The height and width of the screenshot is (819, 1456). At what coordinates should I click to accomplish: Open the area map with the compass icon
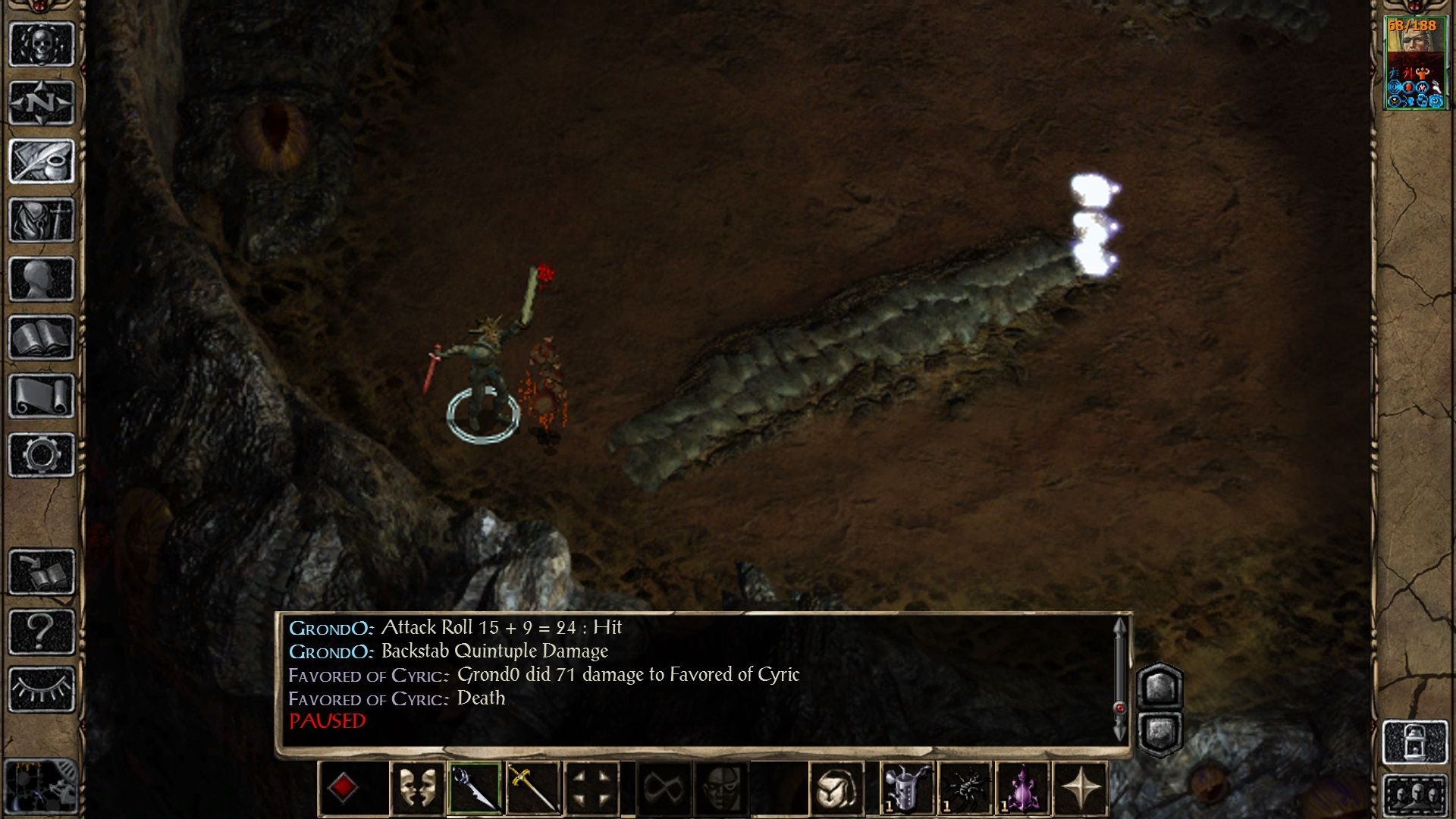(x=40, y=101)
